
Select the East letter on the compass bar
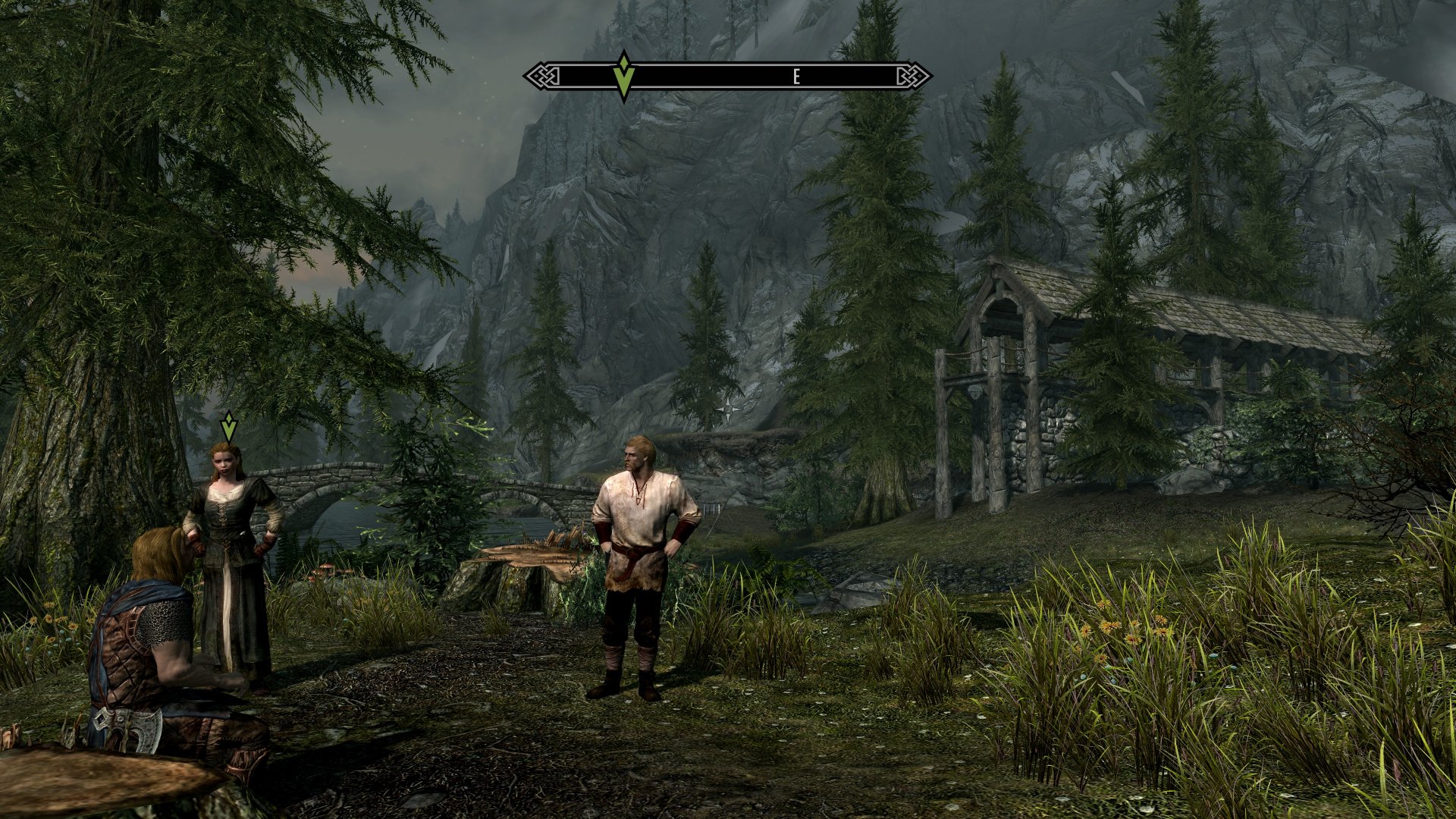(x=796, y=77)
